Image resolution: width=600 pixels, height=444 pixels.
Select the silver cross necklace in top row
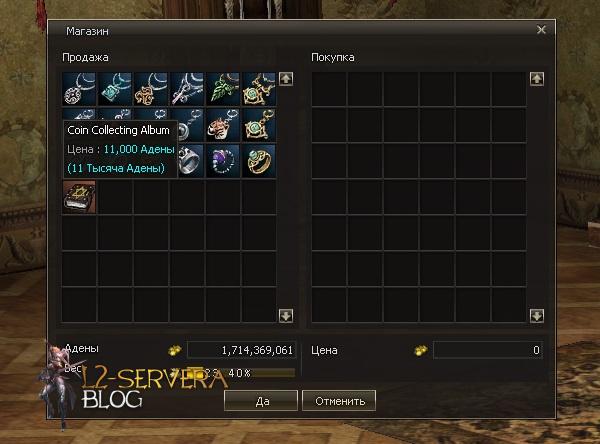187,89
